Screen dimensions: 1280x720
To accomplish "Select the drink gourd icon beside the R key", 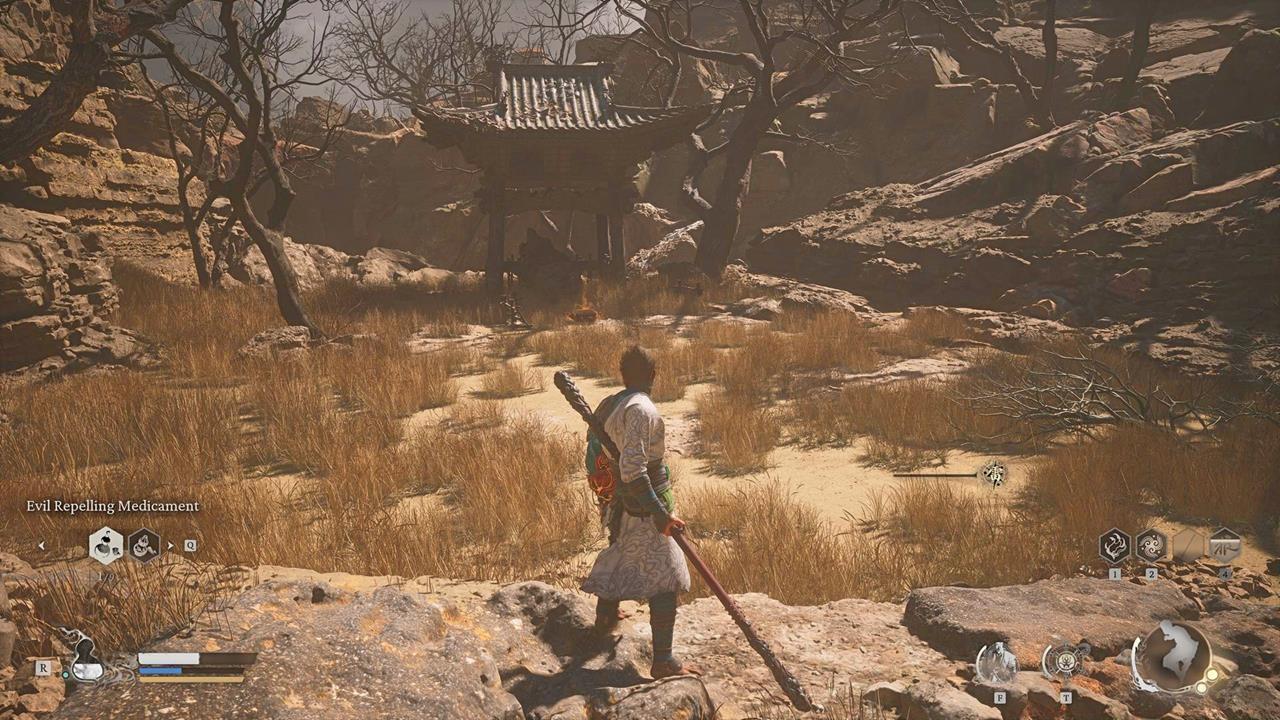I will [x=88, y=669].
